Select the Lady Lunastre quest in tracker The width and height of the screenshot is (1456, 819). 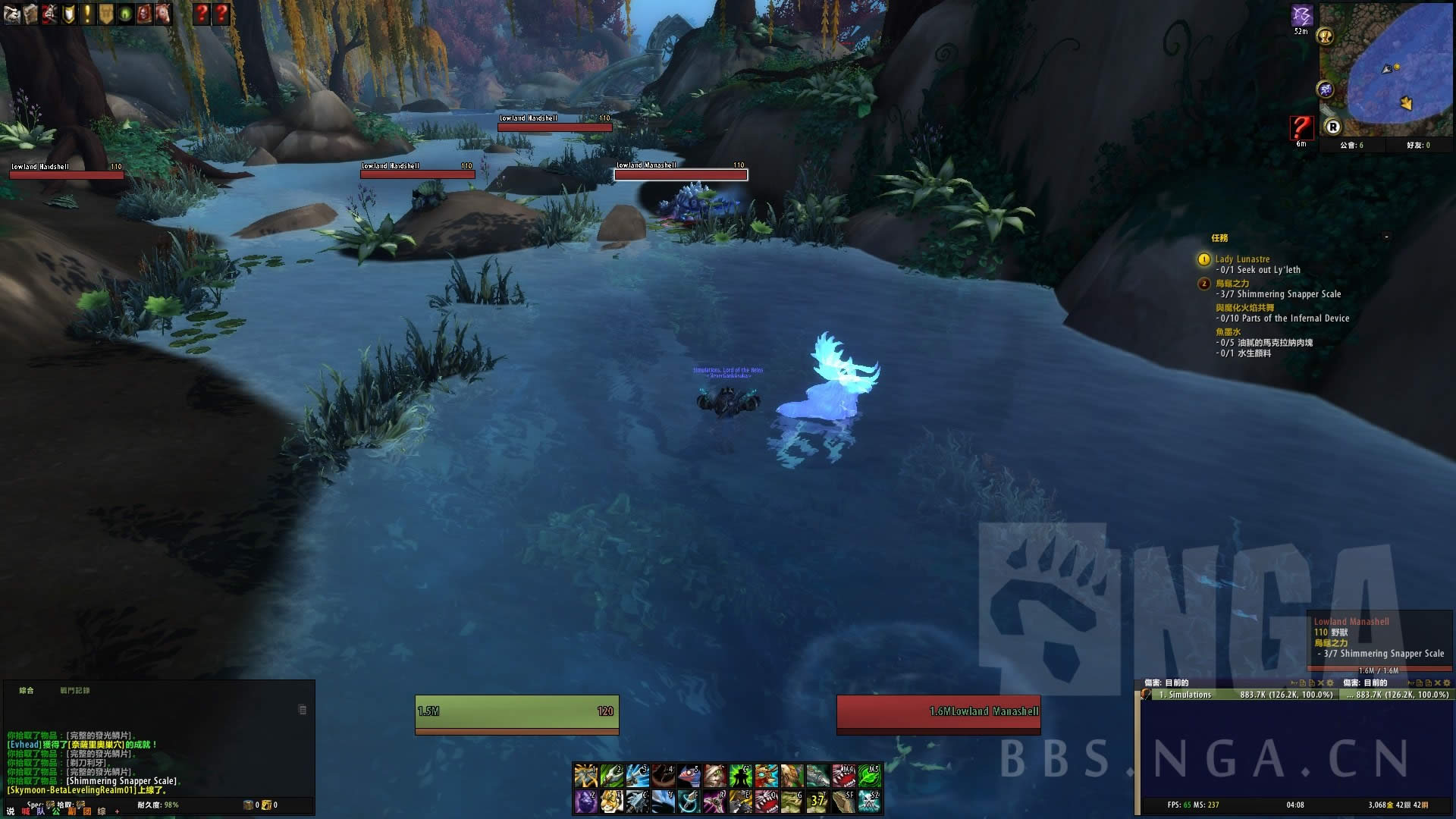tap(1242, 259)
